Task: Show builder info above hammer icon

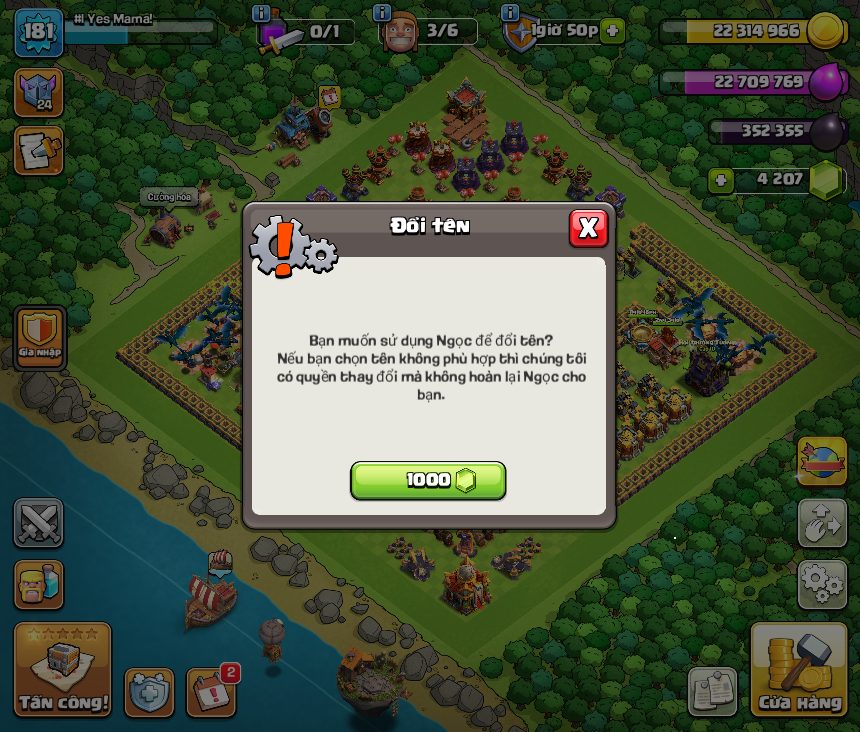Action: click(x=262, y=13)
